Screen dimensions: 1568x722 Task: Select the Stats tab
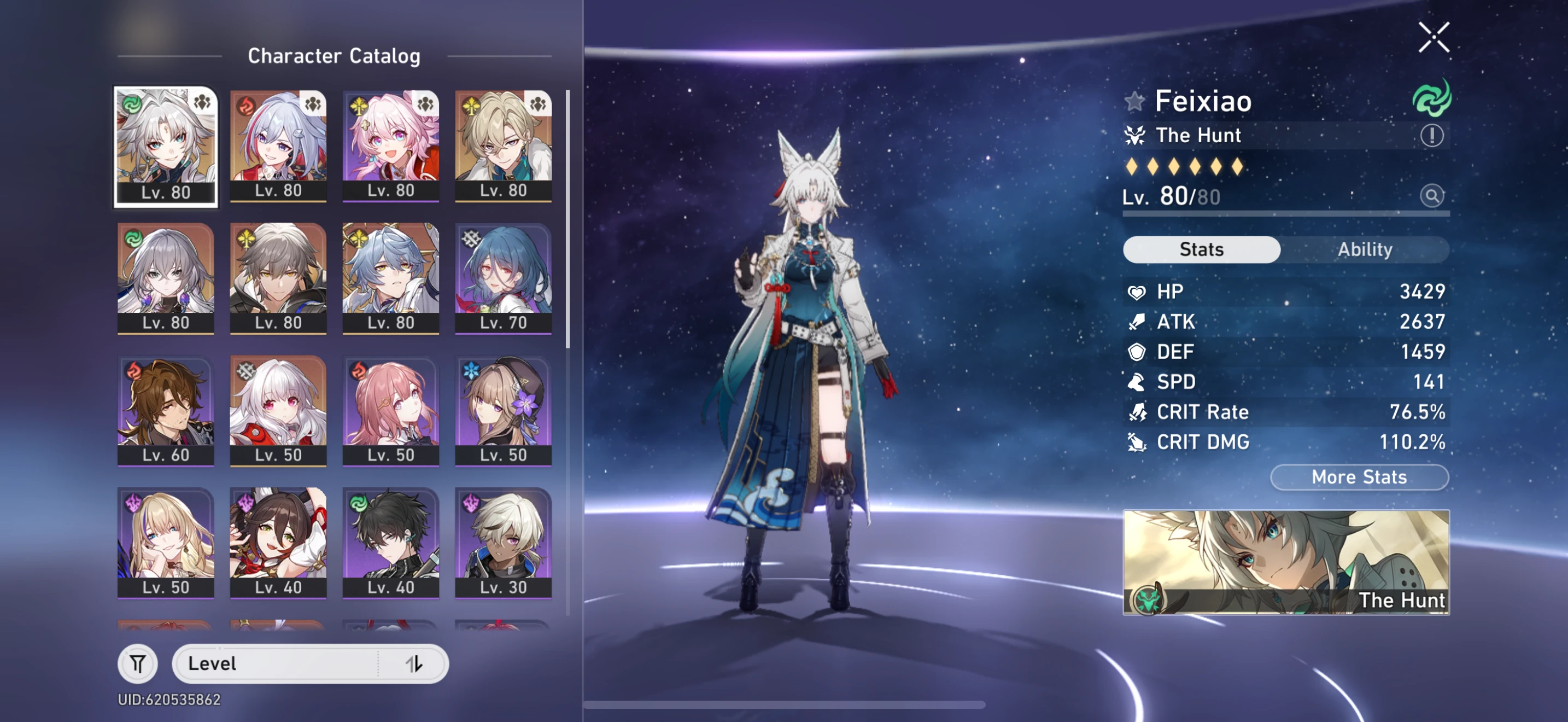tap(1201, 249)
